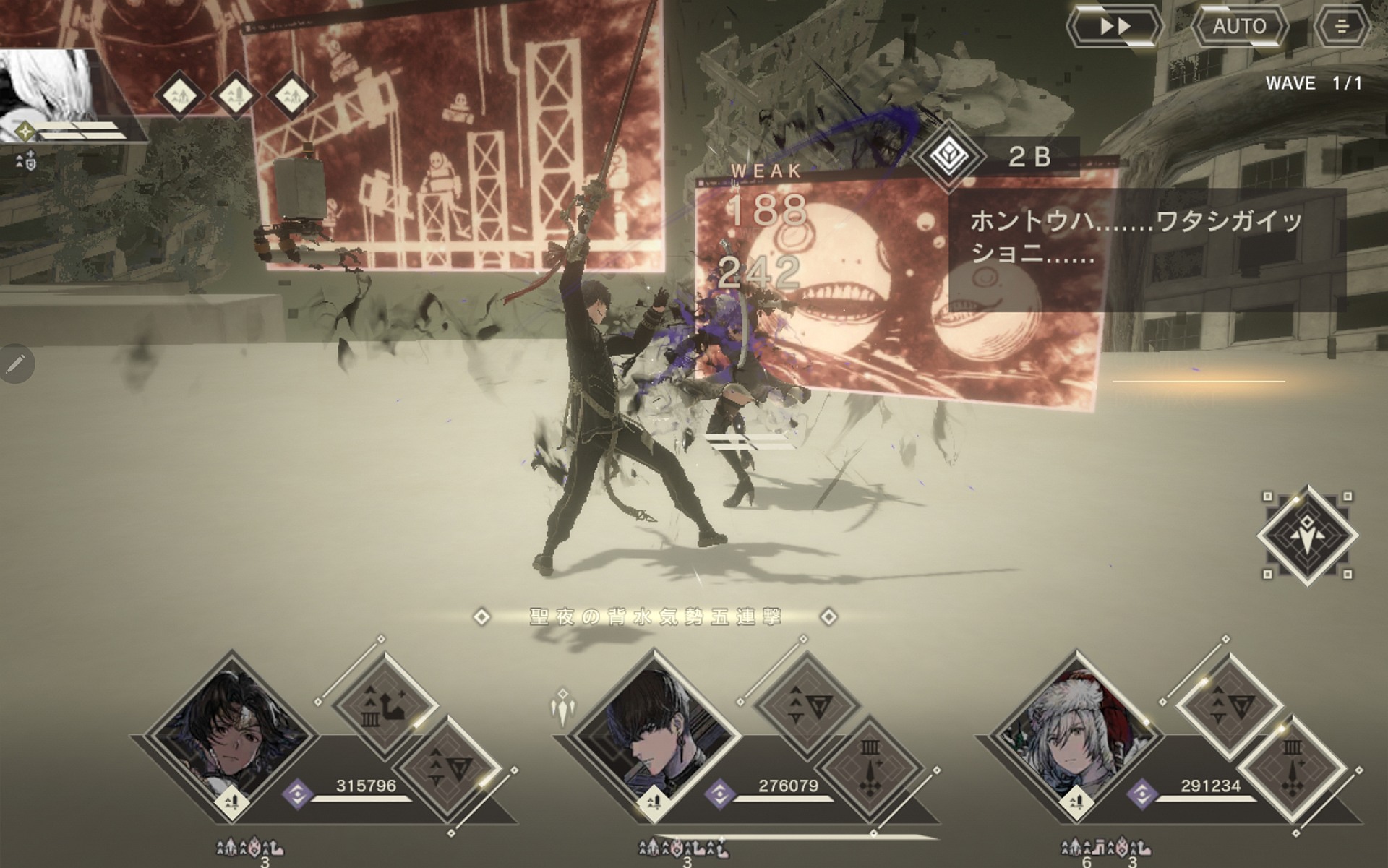Enable AUTO battle mode
Image resolution: width=1388 pixels, height=868 pixels.
point(1239,27)
